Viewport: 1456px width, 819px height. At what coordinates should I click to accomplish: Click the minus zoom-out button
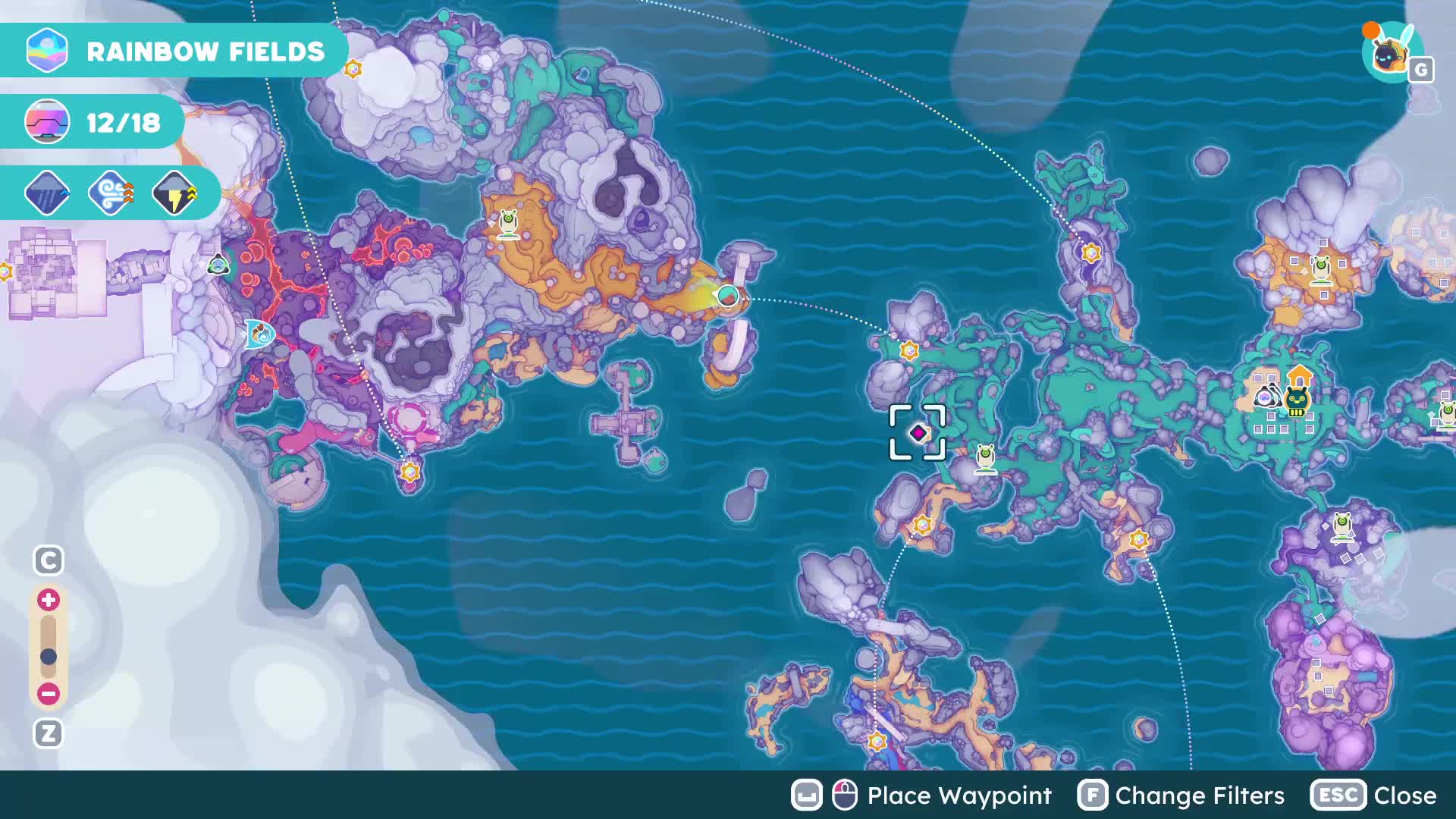[49, 693]
